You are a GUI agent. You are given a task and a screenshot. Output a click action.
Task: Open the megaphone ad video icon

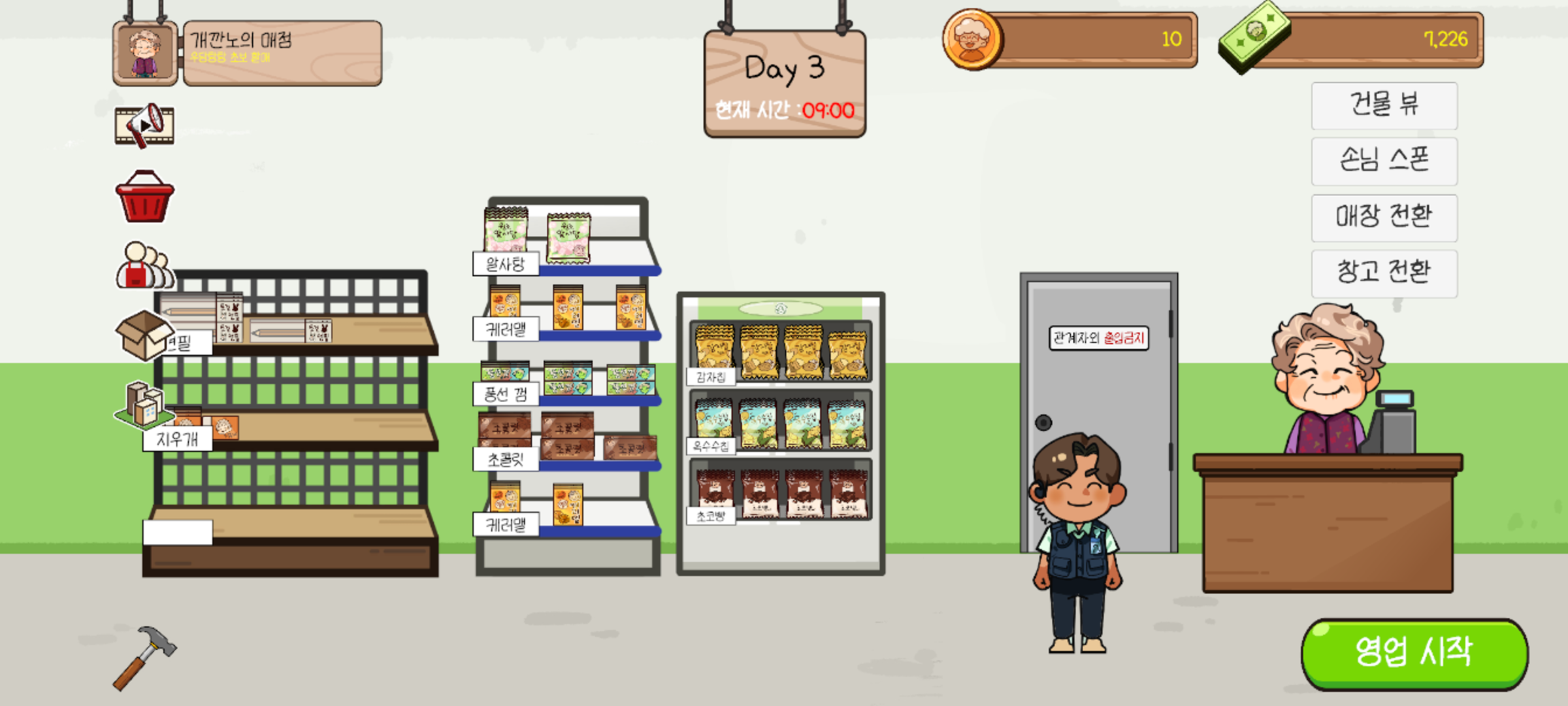click(144, 125)
